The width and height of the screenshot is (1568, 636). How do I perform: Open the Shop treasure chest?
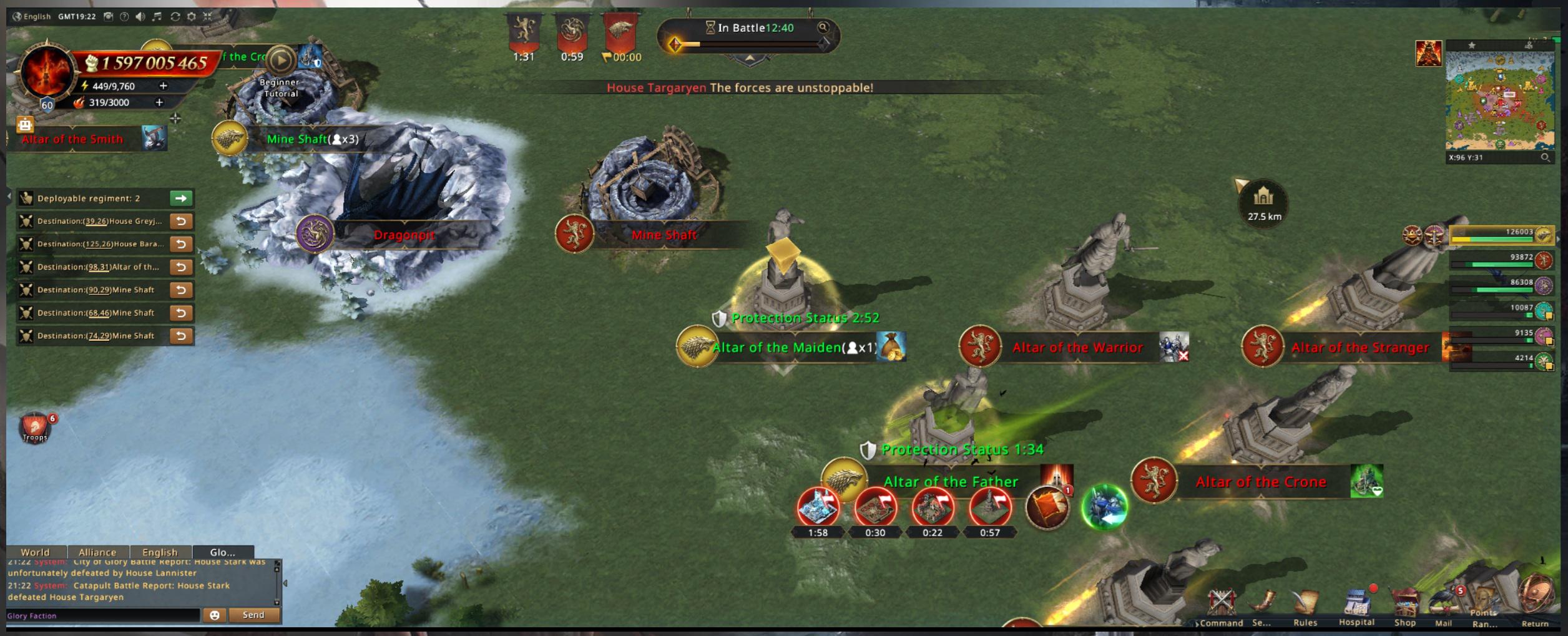pyautogui.click(x=1405, y=604)
